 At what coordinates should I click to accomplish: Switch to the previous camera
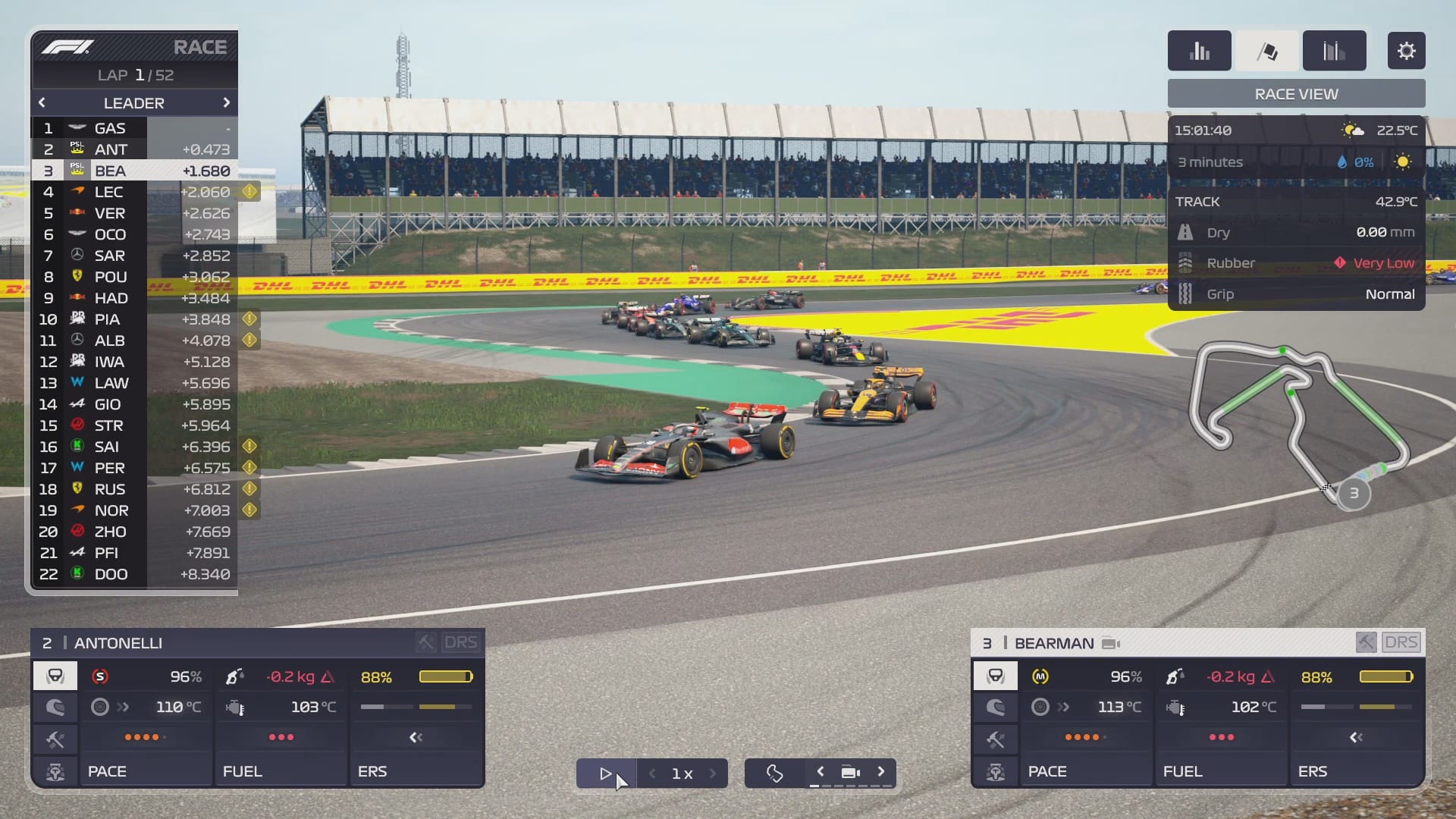click(820, 771)
